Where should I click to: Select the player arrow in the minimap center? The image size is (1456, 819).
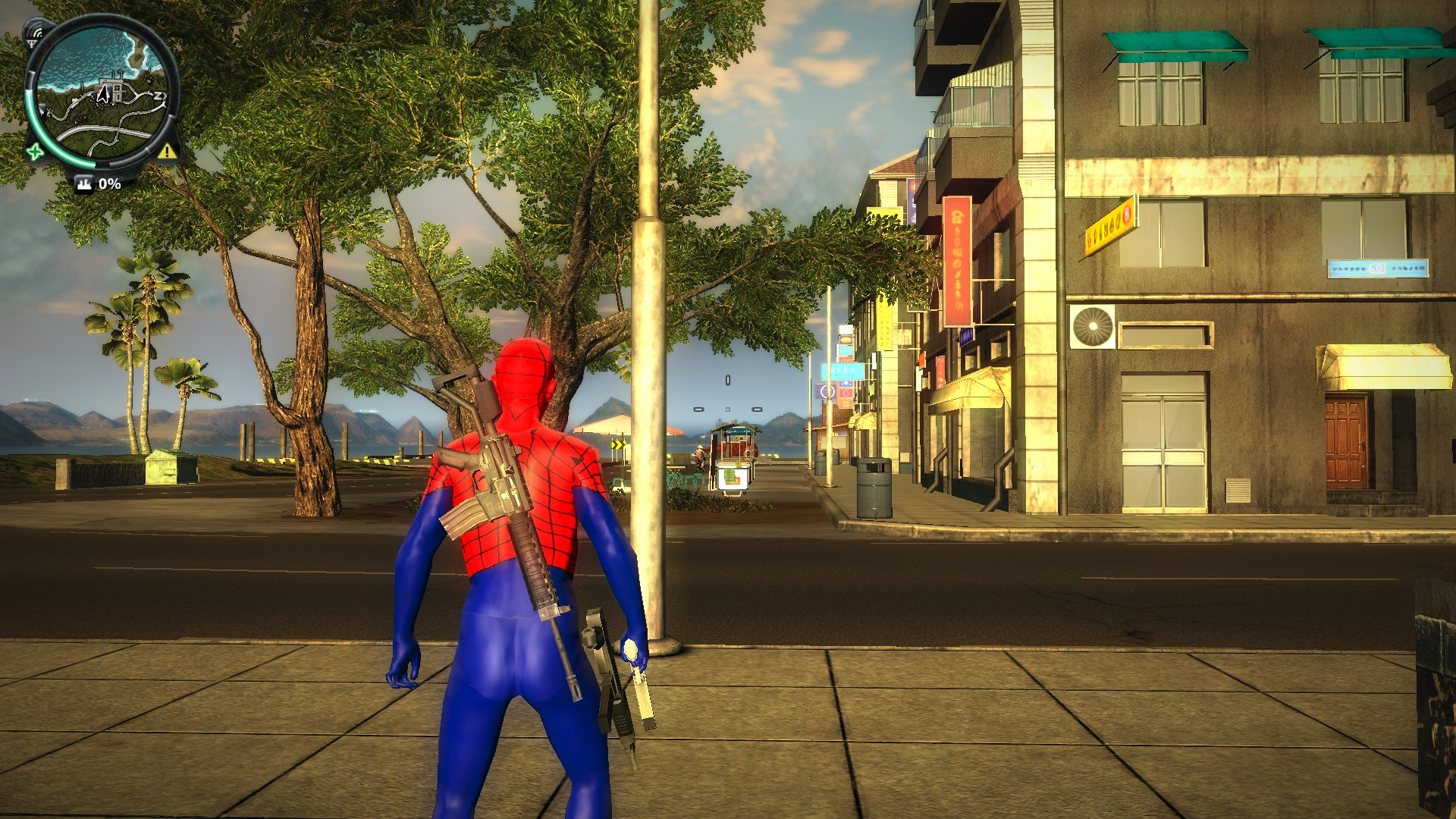[x=103, y=93]
